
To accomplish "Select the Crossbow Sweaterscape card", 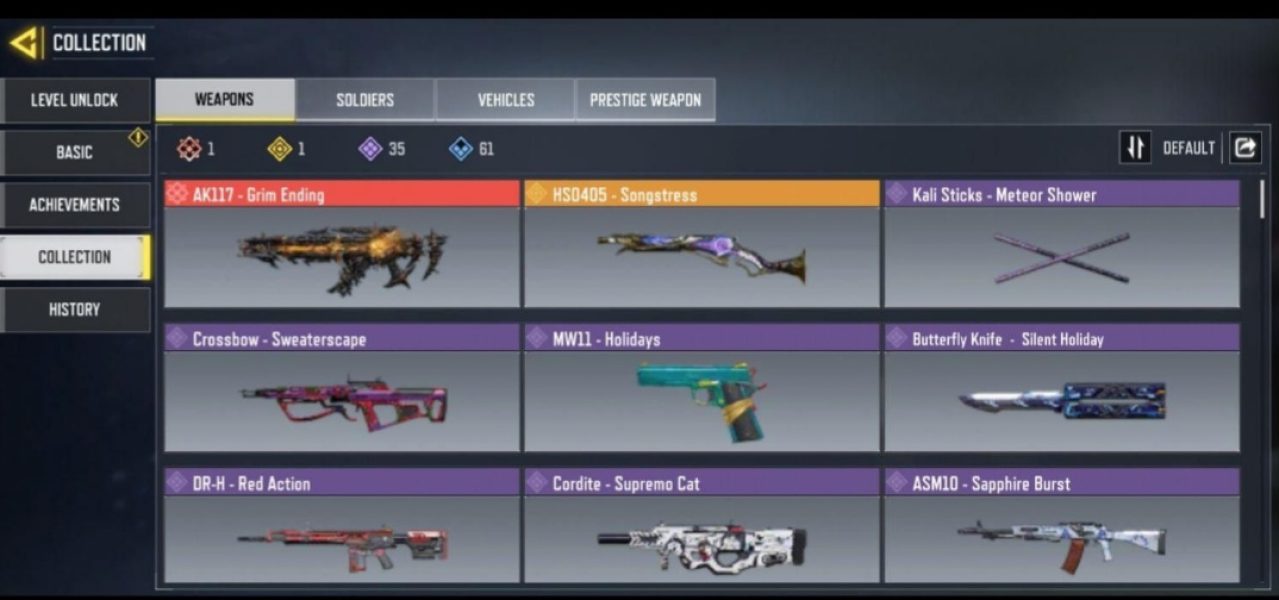I will 342,388.
